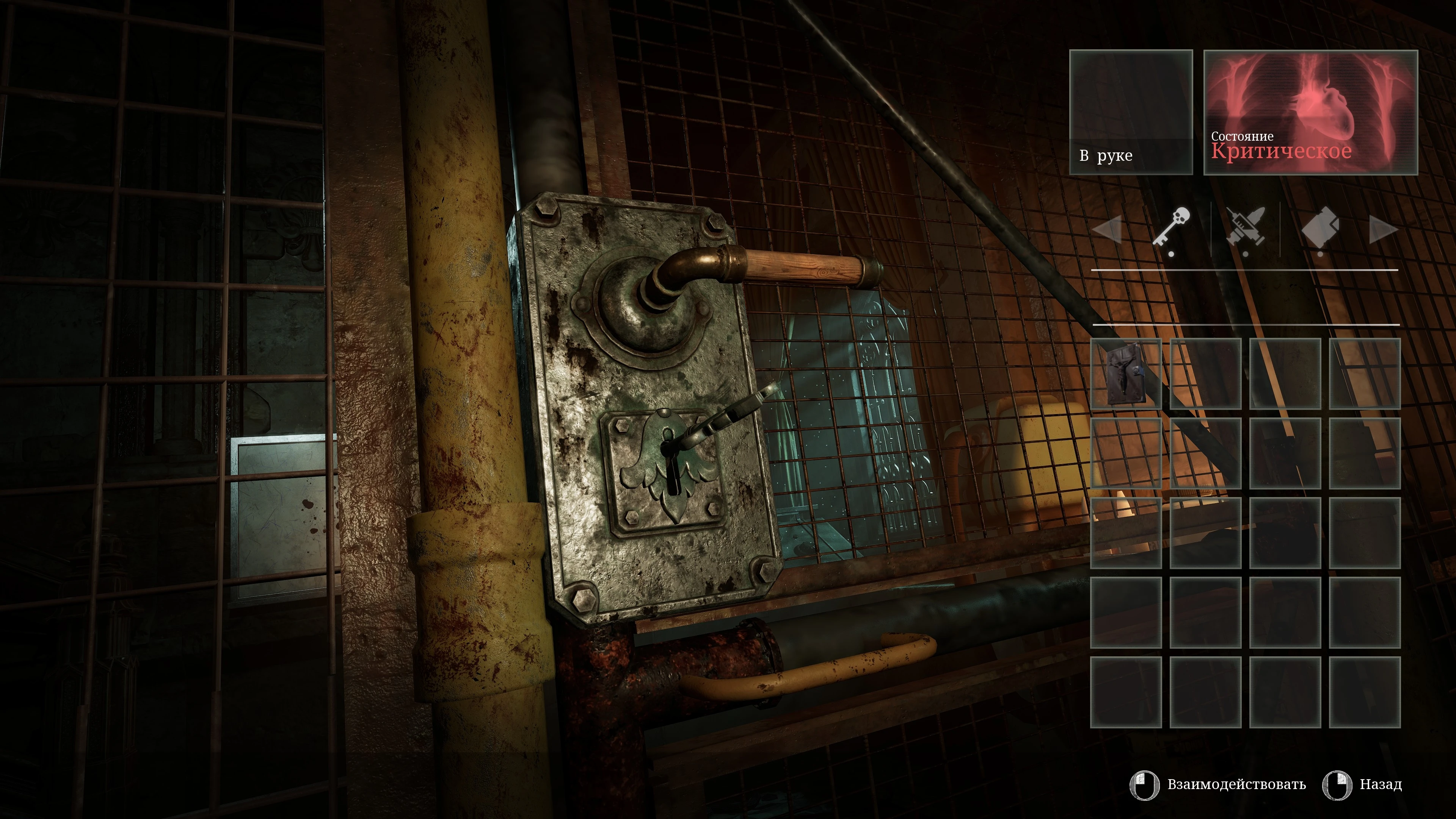Select the empty 'В руке' equipped slot
The width and height of the screenshot is (1456, 819).
(x=1130, y=113)
